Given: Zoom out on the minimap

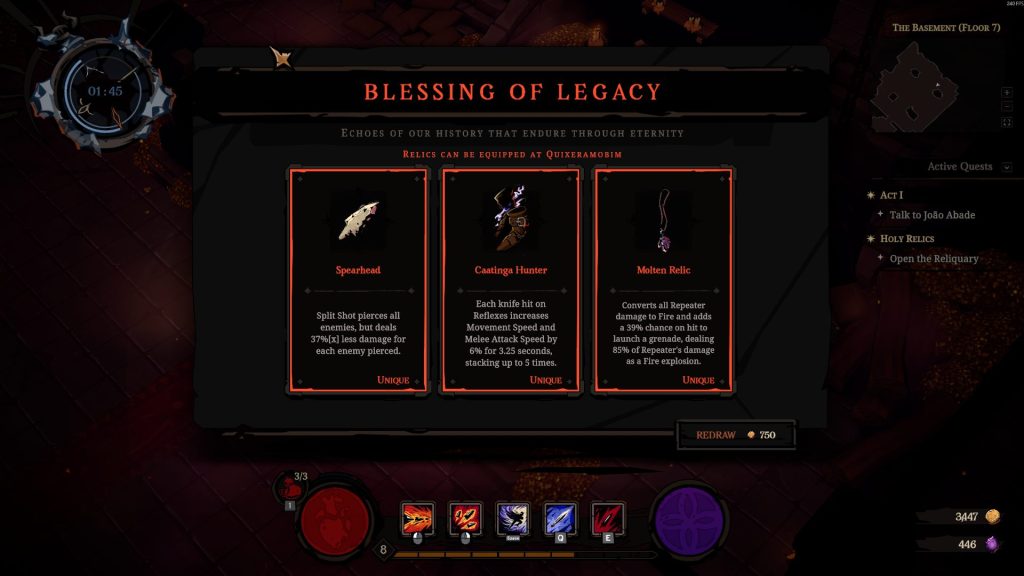Looking at the screenshot, I should [x=1007, y=107].
